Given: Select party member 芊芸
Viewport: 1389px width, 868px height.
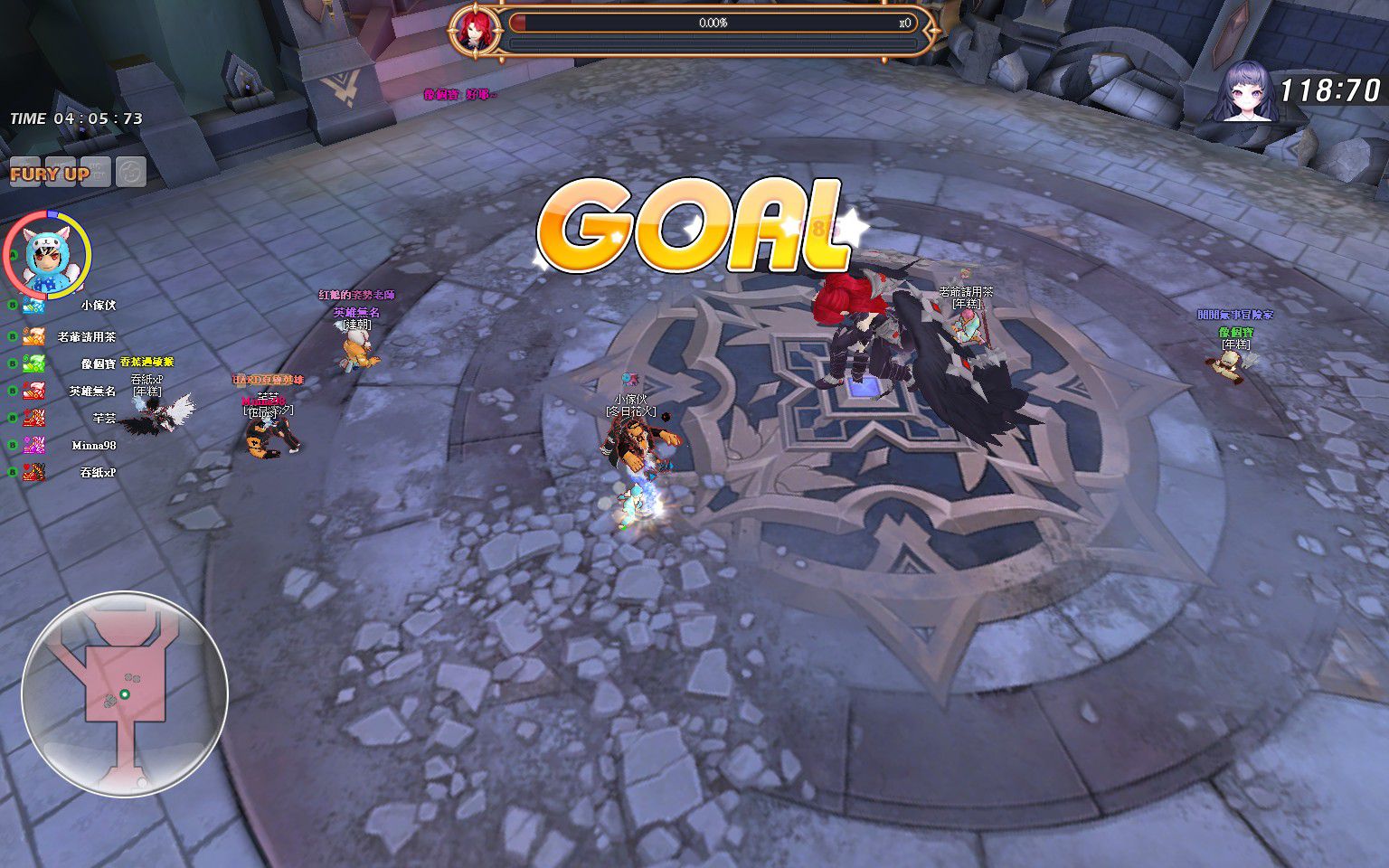Looking at the screenshot, I should pyautogui.click(x=104, y=419).
